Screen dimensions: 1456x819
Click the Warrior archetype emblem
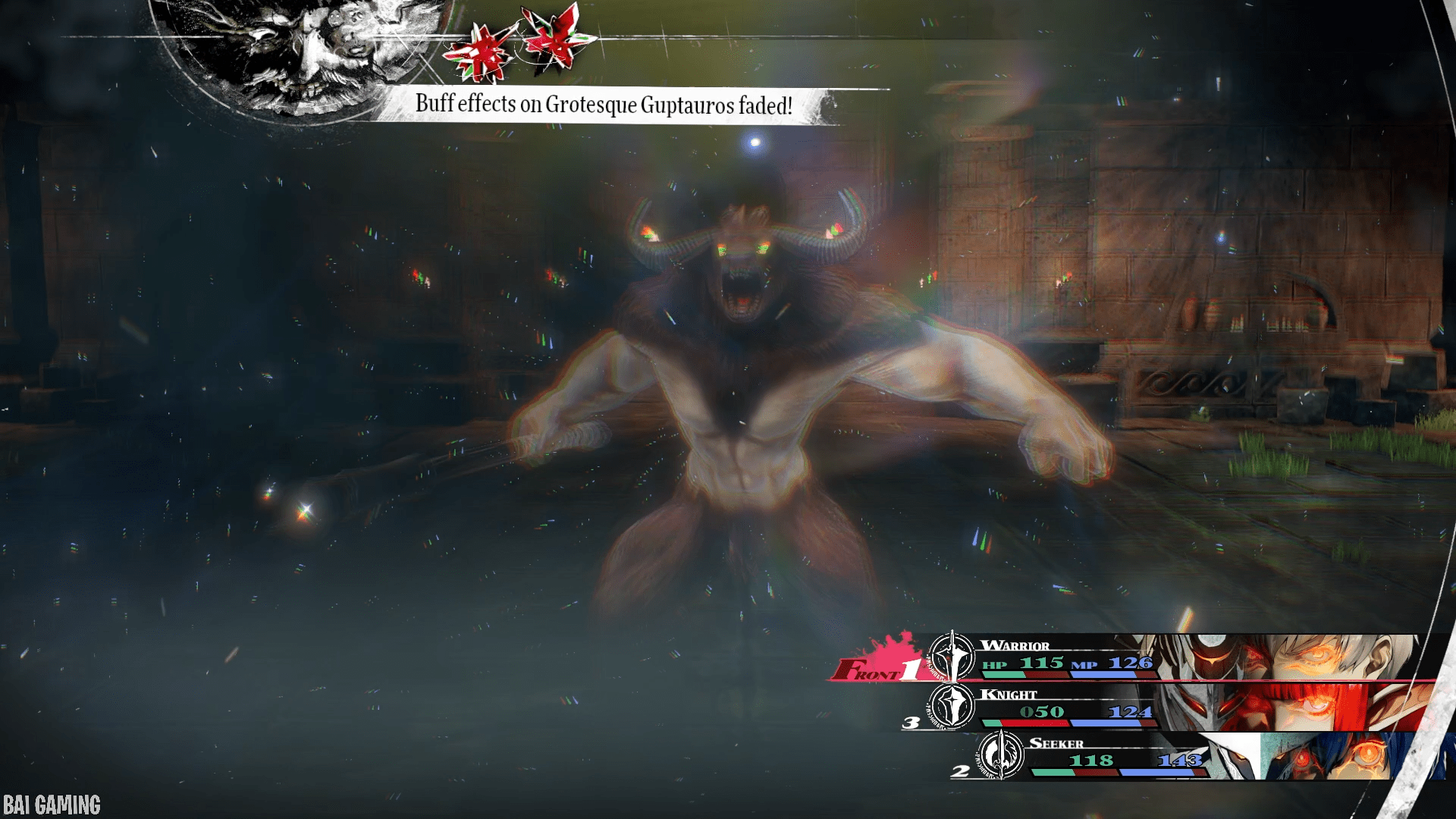click(x=952, y=656)
